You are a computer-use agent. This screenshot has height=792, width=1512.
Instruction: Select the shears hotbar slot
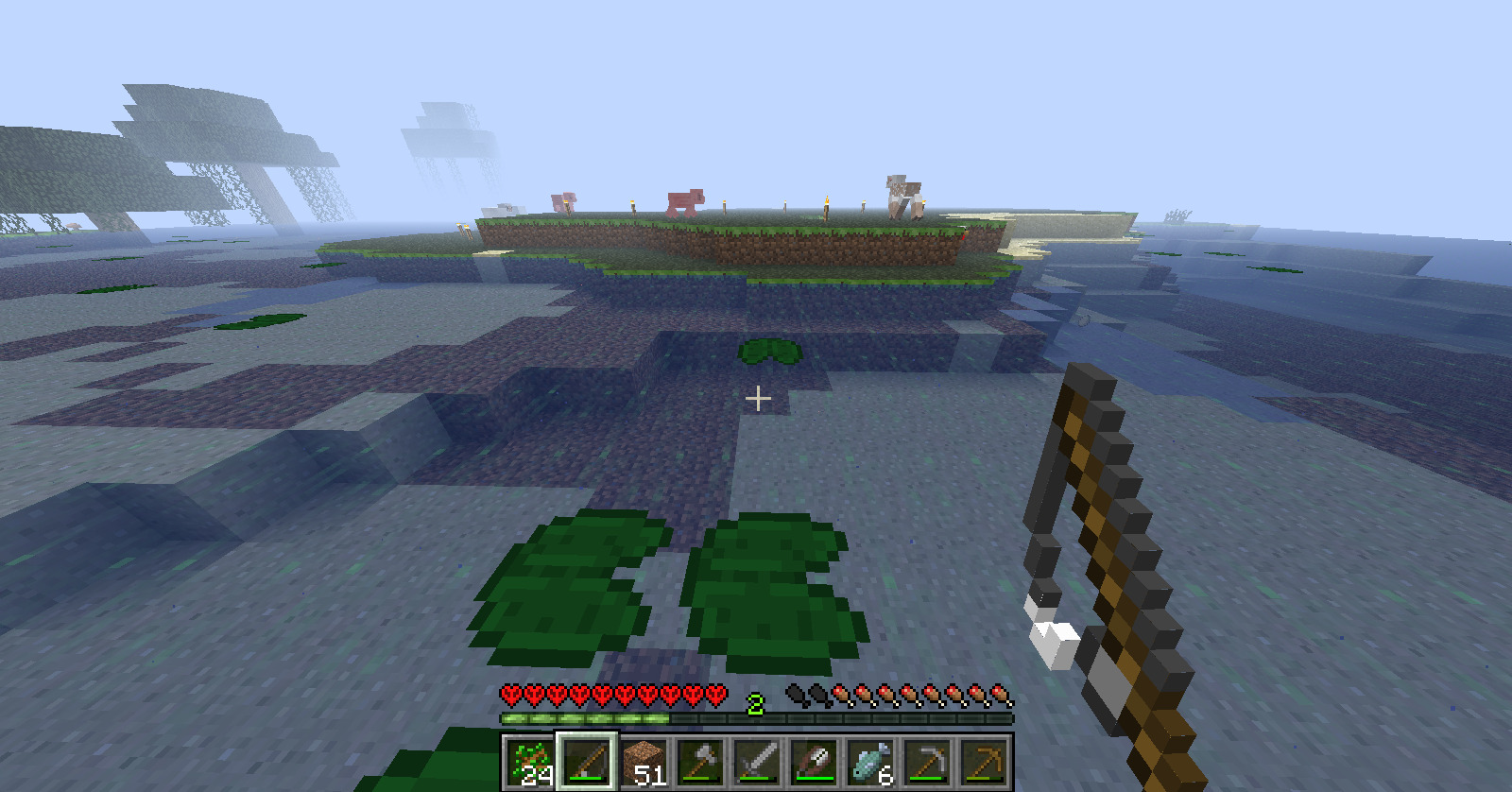814,762
